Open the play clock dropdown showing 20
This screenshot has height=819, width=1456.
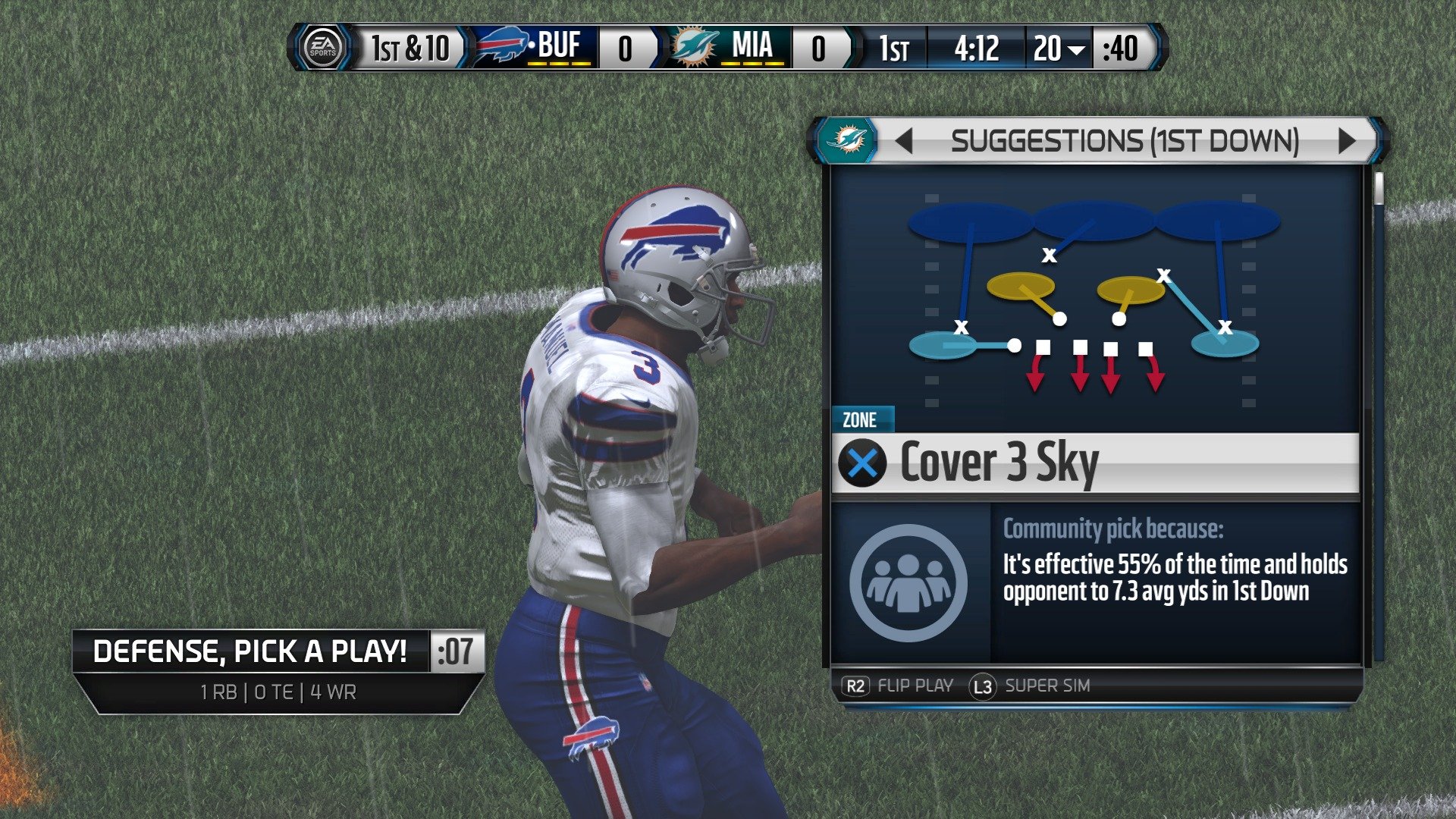click(x=1062, y=49)
